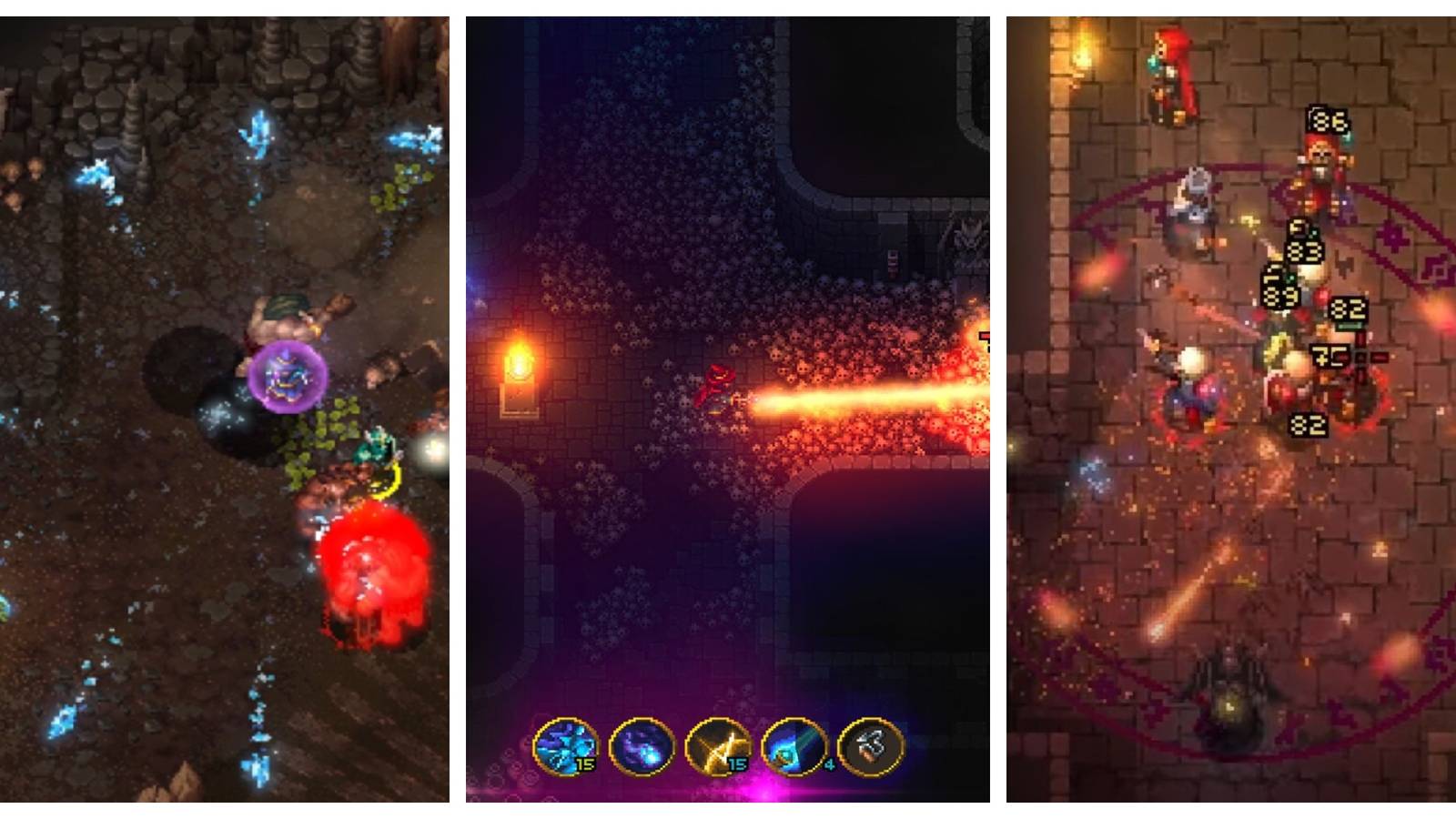Click the 89 damage number in the melee
Screen dimensions: 1456x819
point(1281,298)
